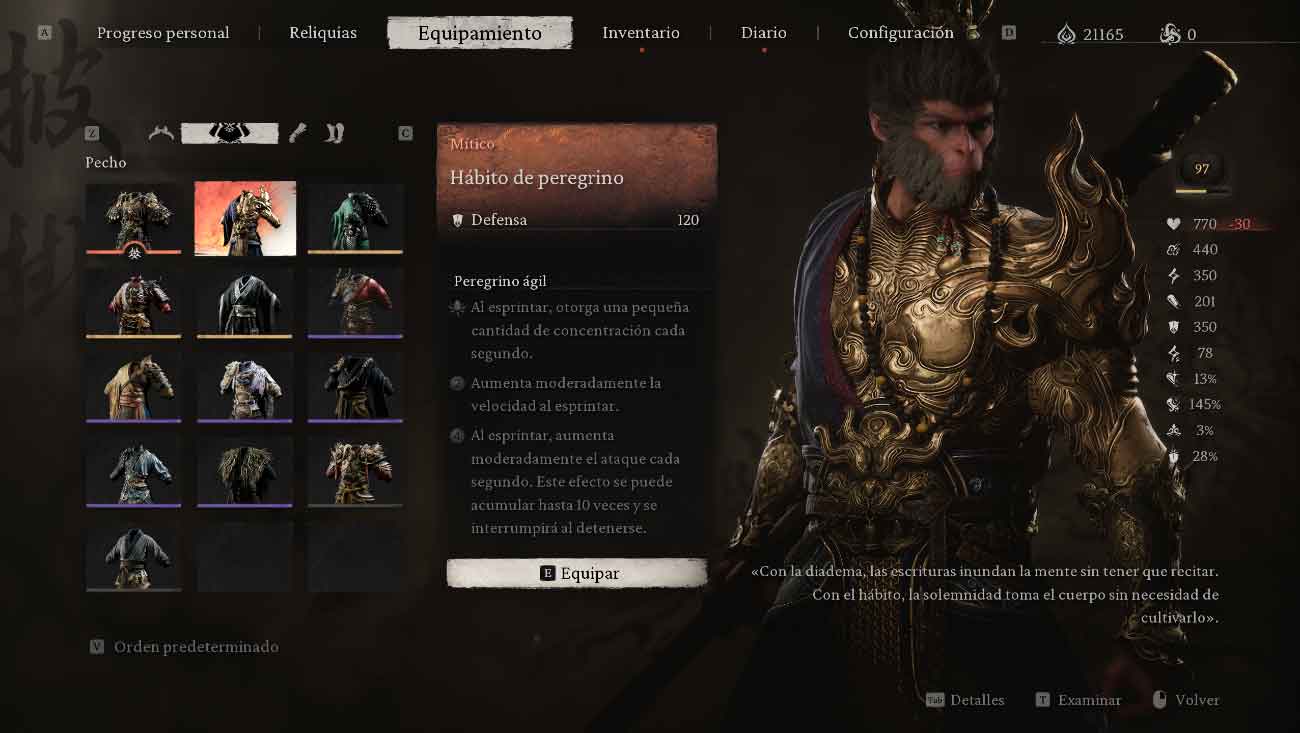Select the Equipamiento tab

point(480,33)
